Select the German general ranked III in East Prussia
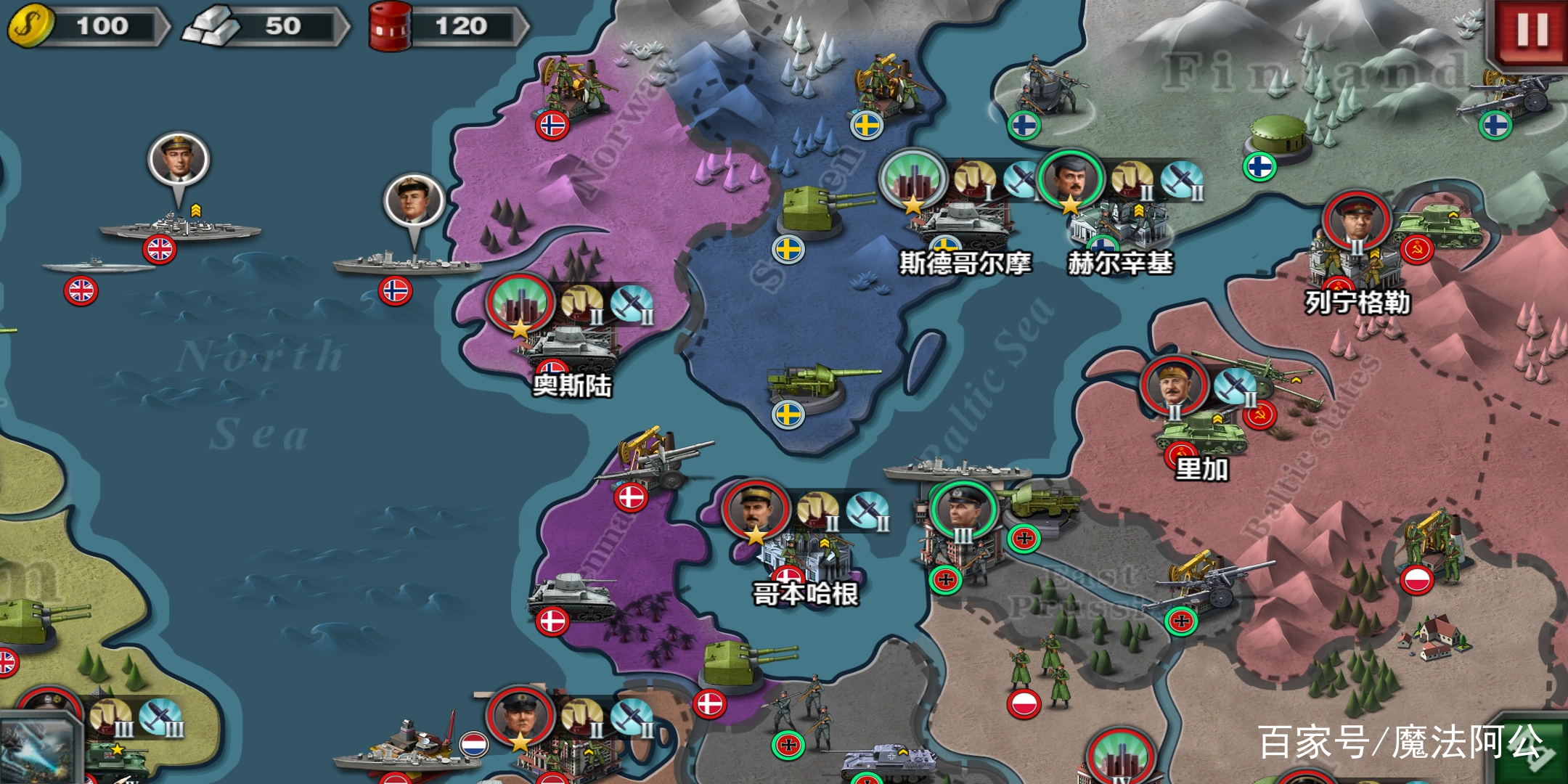 (963, 508)
